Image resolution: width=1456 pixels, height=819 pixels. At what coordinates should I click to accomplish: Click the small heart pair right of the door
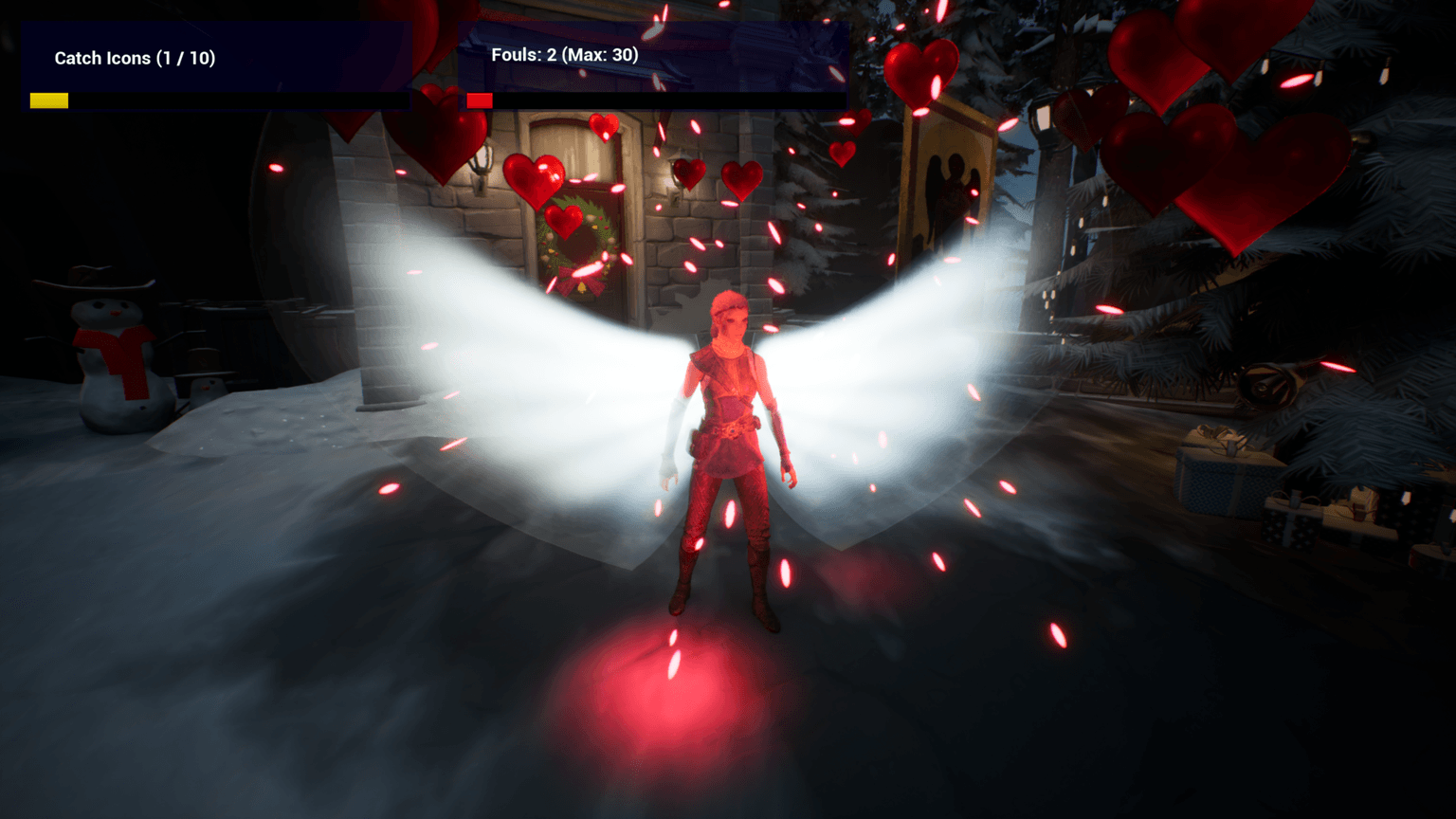click(716, 175)
